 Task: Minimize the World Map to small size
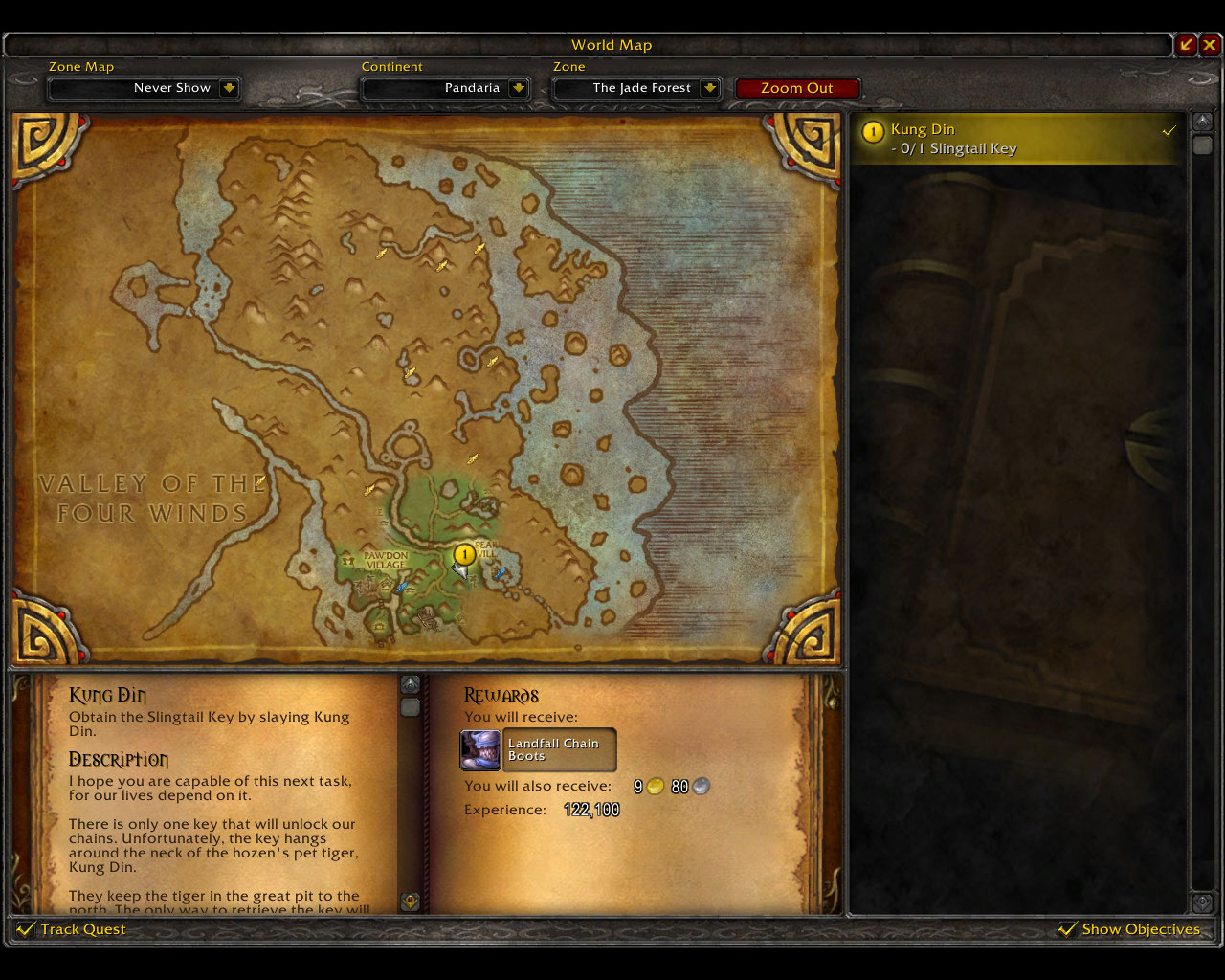1187,44
